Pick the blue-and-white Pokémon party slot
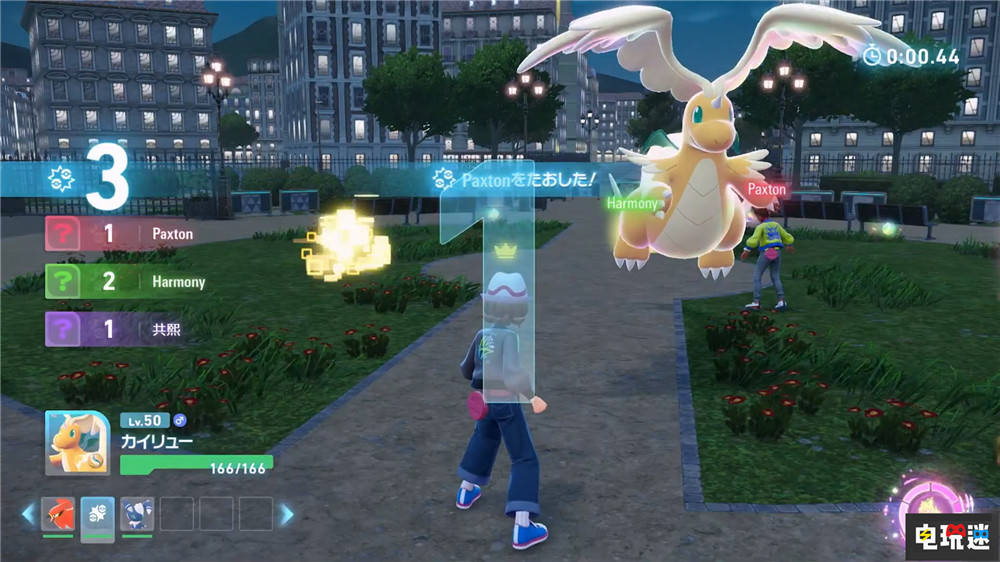Image resolution: width=1000 pixels, height=562 pixels. coord(136,513)
